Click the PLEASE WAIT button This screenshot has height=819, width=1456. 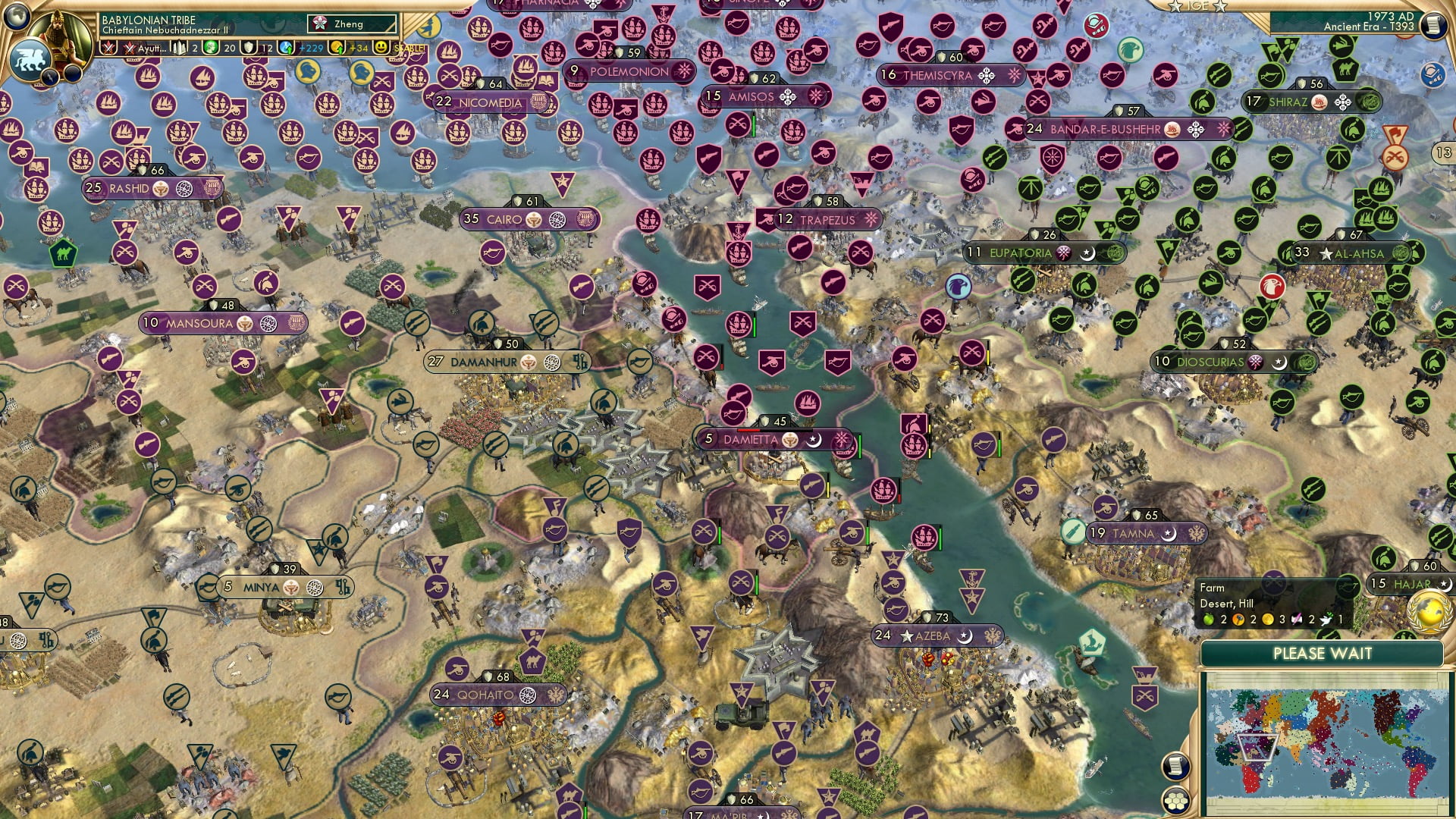point(1323,653)
